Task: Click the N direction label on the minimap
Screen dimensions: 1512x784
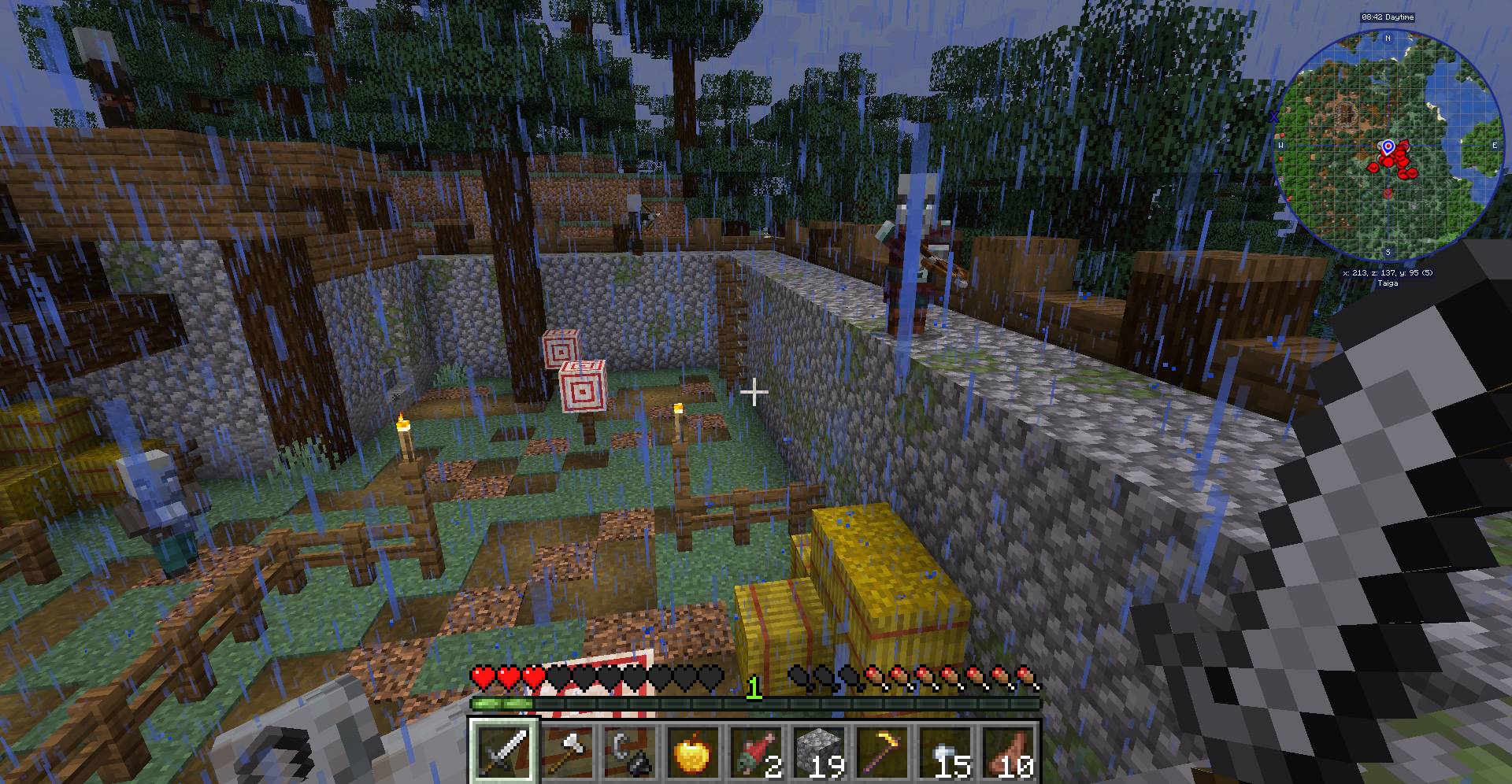Action: point(1389,36)
